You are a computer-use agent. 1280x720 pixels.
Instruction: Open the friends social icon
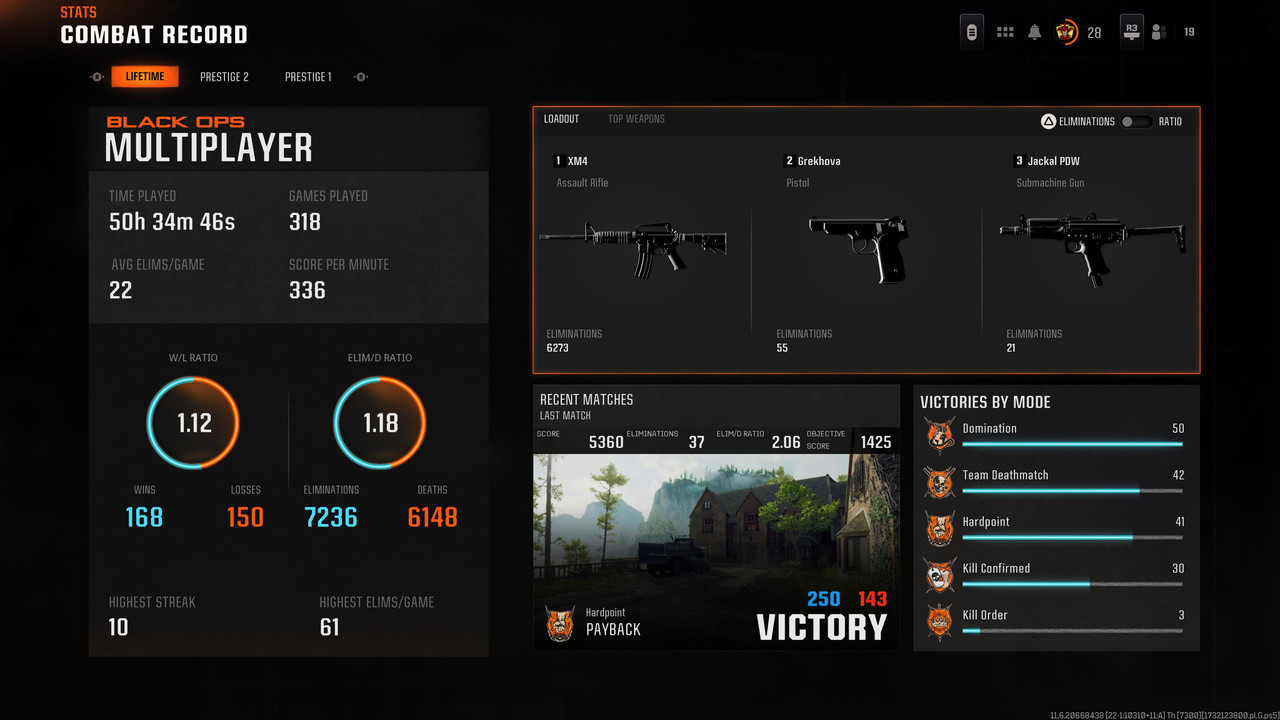pos(1159,32)
